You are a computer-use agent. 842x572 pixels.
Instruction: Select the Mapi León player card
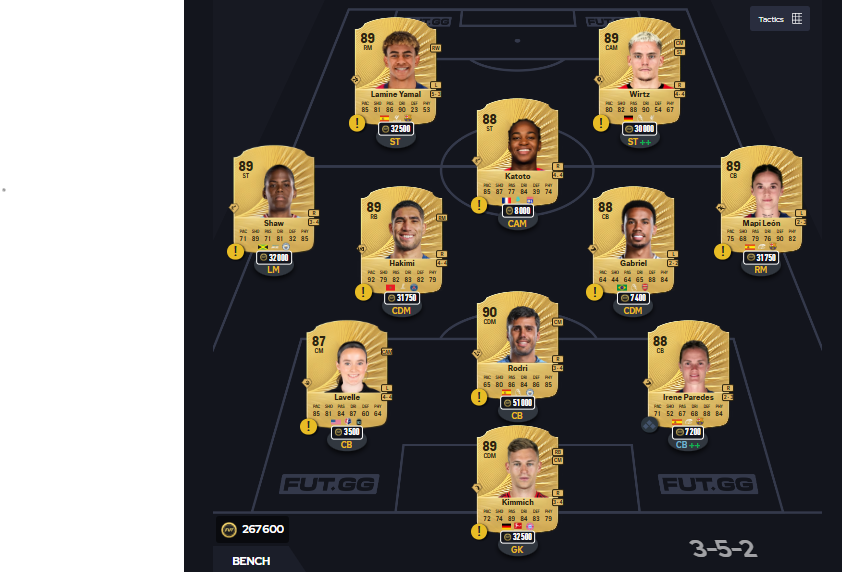click(x=761, y=197)
